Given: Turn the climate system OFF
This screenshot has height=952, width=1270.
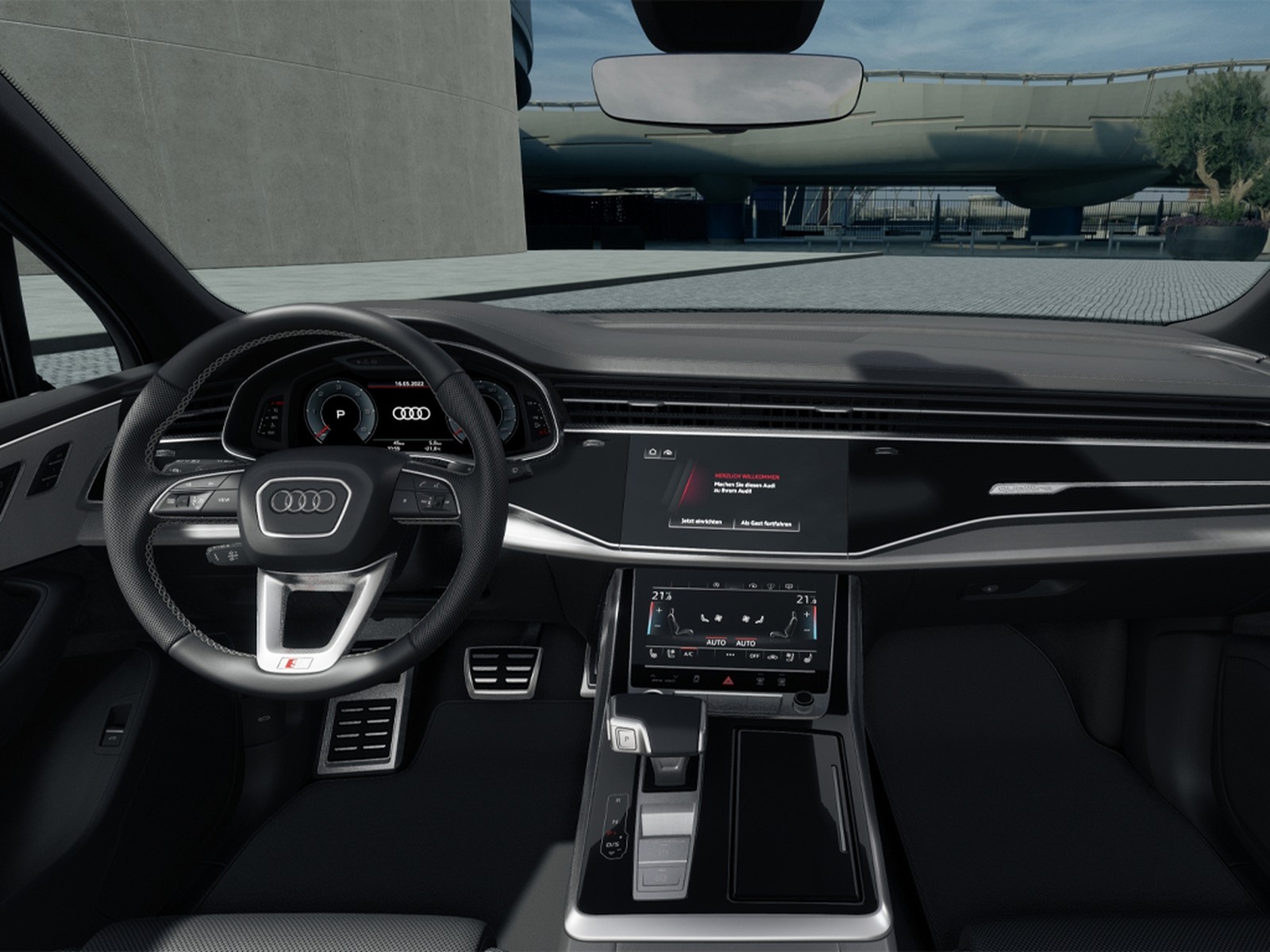Looking at the screenshot, I should (x=755, y=655).
